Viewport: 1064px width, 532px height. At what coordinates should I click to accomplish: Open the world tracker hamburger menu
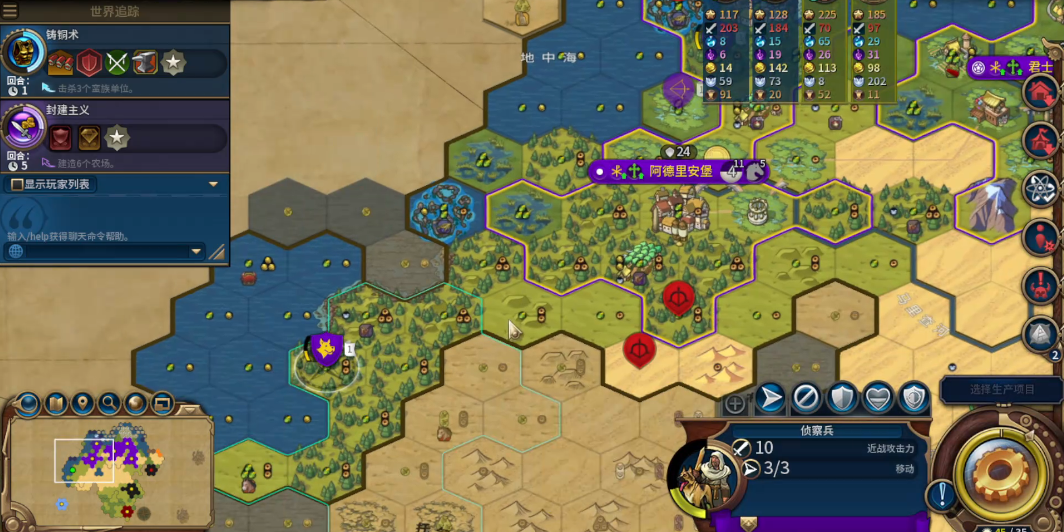[x=10, y=11]
